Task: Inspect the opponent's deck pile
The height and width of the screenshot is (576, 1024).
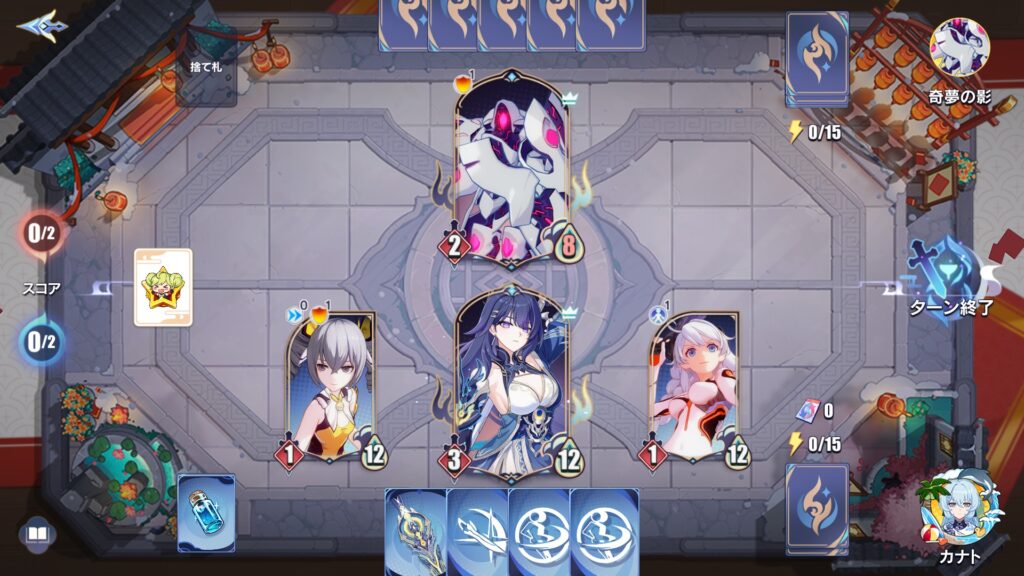Action: click(x=817, y=58)
